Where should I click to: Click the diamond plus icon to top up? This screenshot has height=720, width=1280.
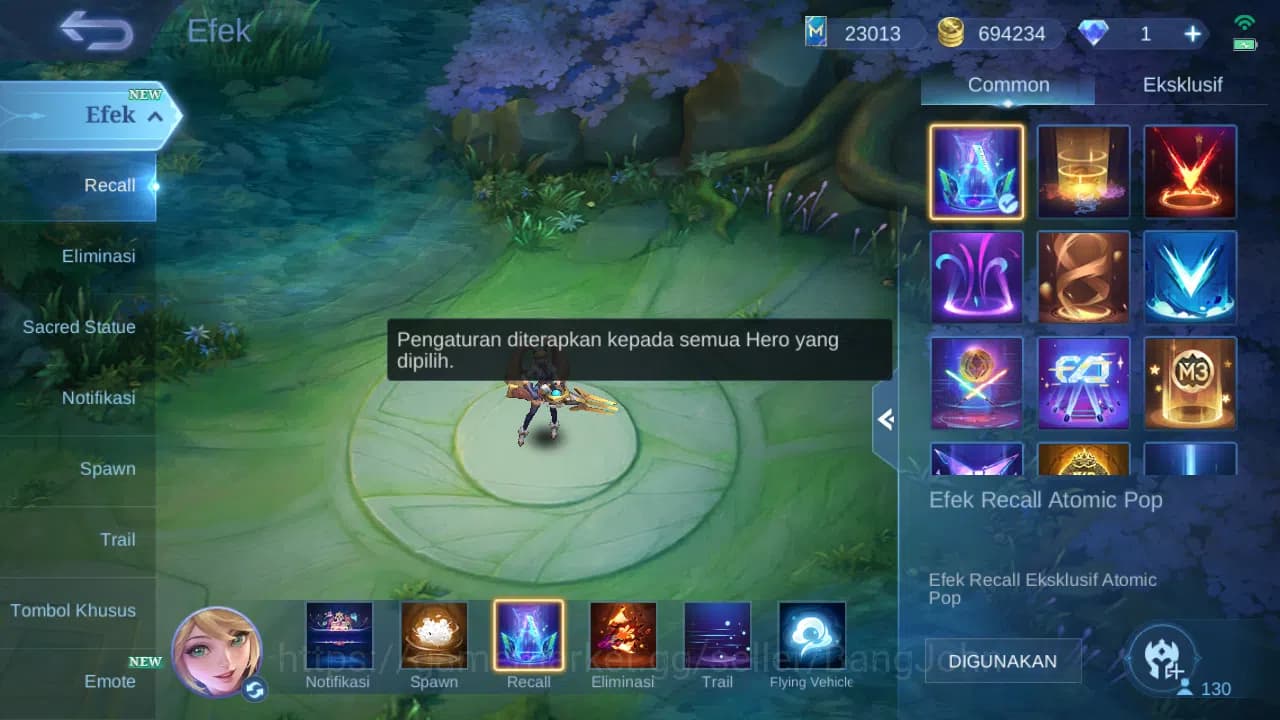click(x=1192, y=33)
